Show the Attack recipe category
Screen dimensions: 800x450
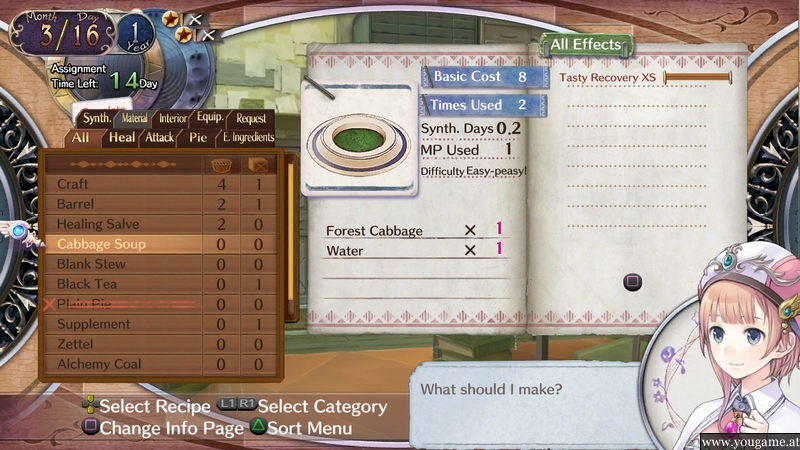[x=159, y=137]
